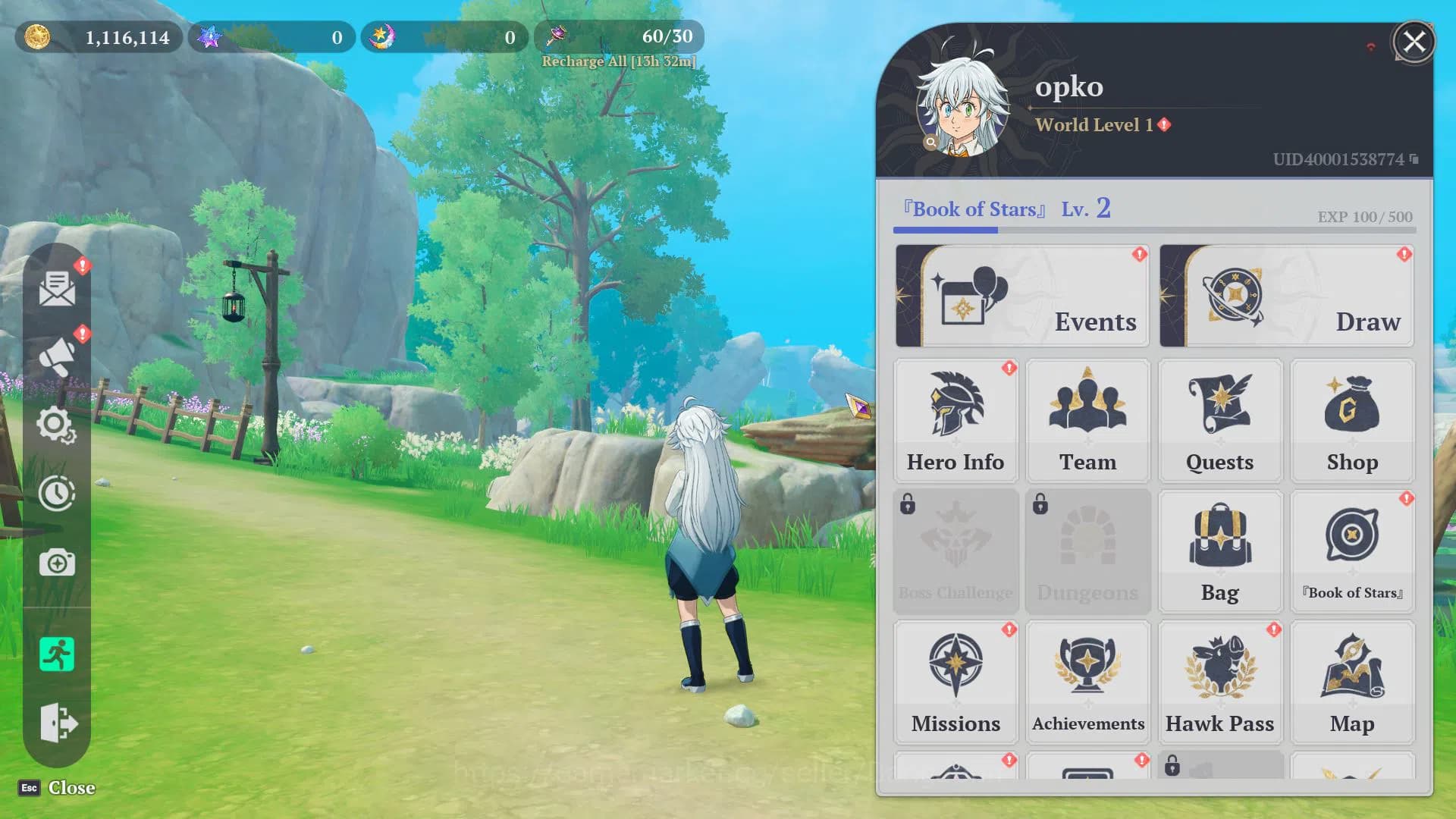Open the Missions screen

[x=955, y=682]
